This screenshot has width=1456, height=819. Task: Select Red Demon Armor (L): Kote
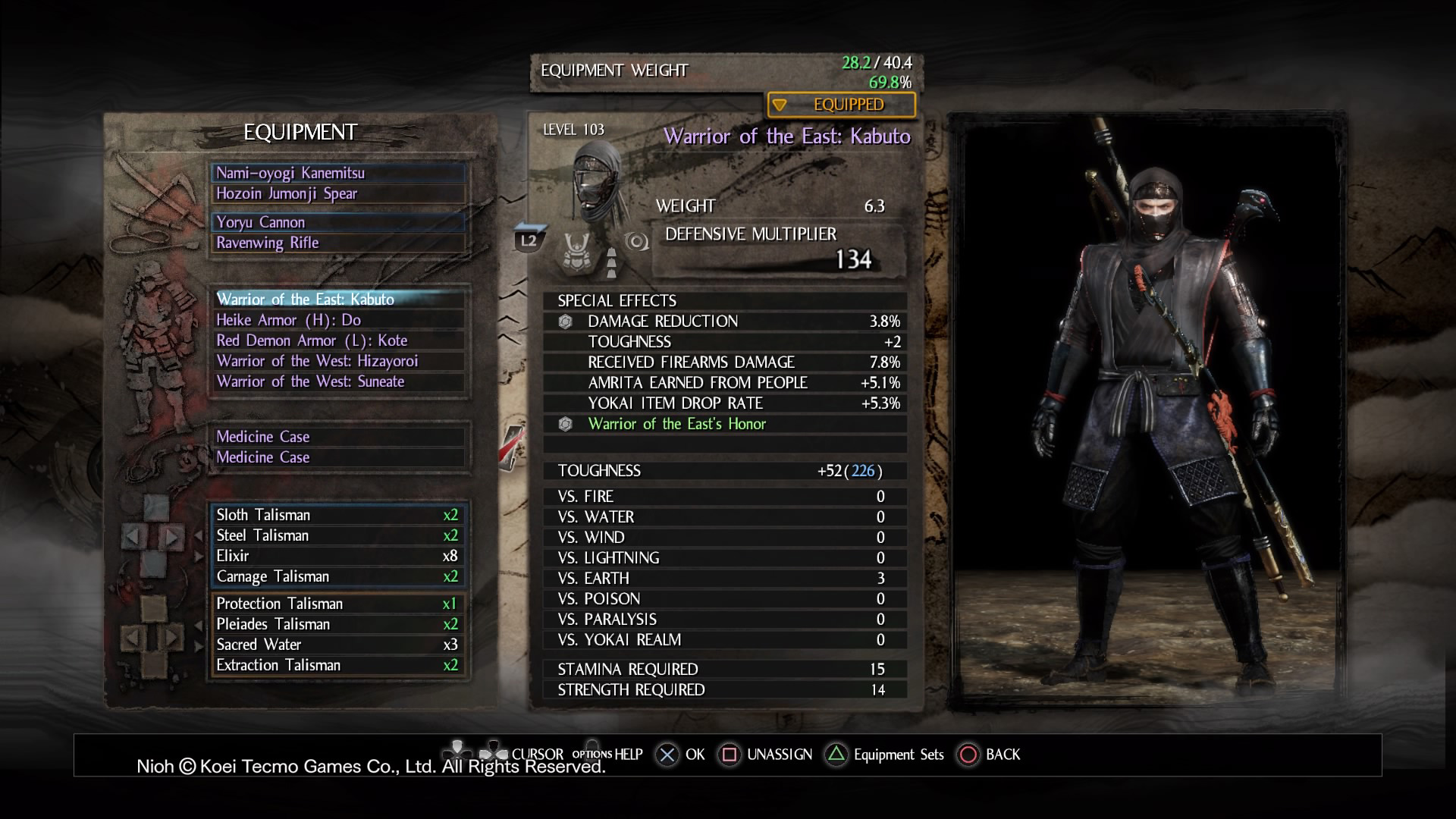click(x=338, y=340)
